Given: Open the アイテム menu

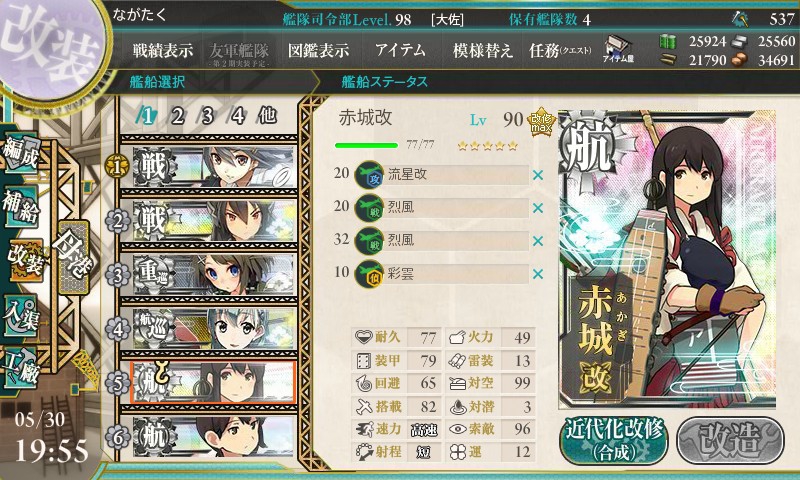Looking at the screenshot, I should 400,51.
